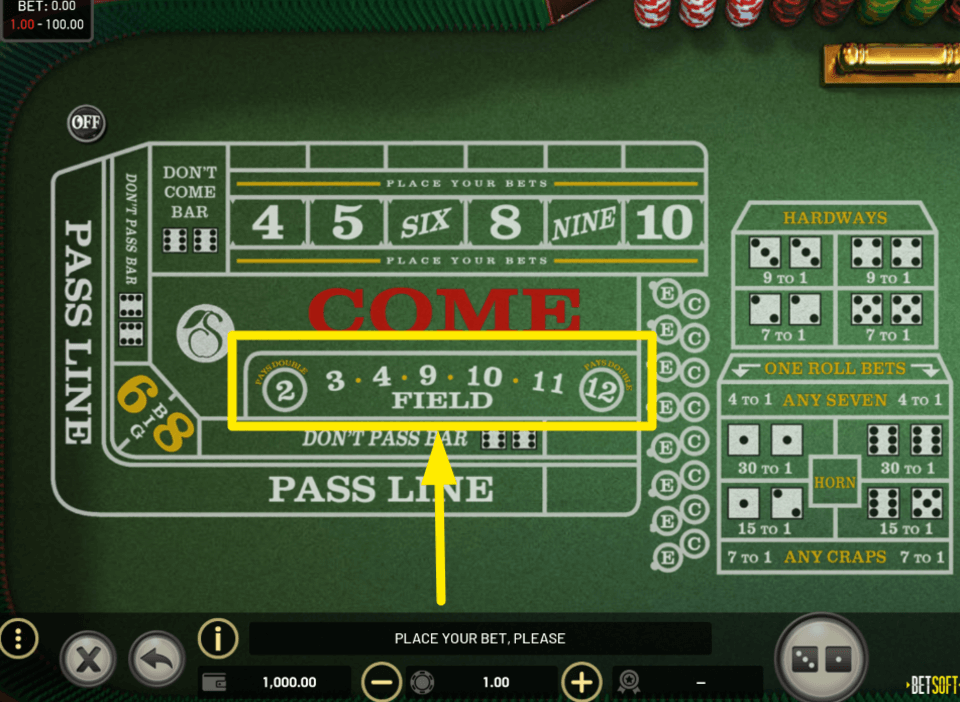
Task: Undo last bet with the arrow button
Action: click(157, 660)
